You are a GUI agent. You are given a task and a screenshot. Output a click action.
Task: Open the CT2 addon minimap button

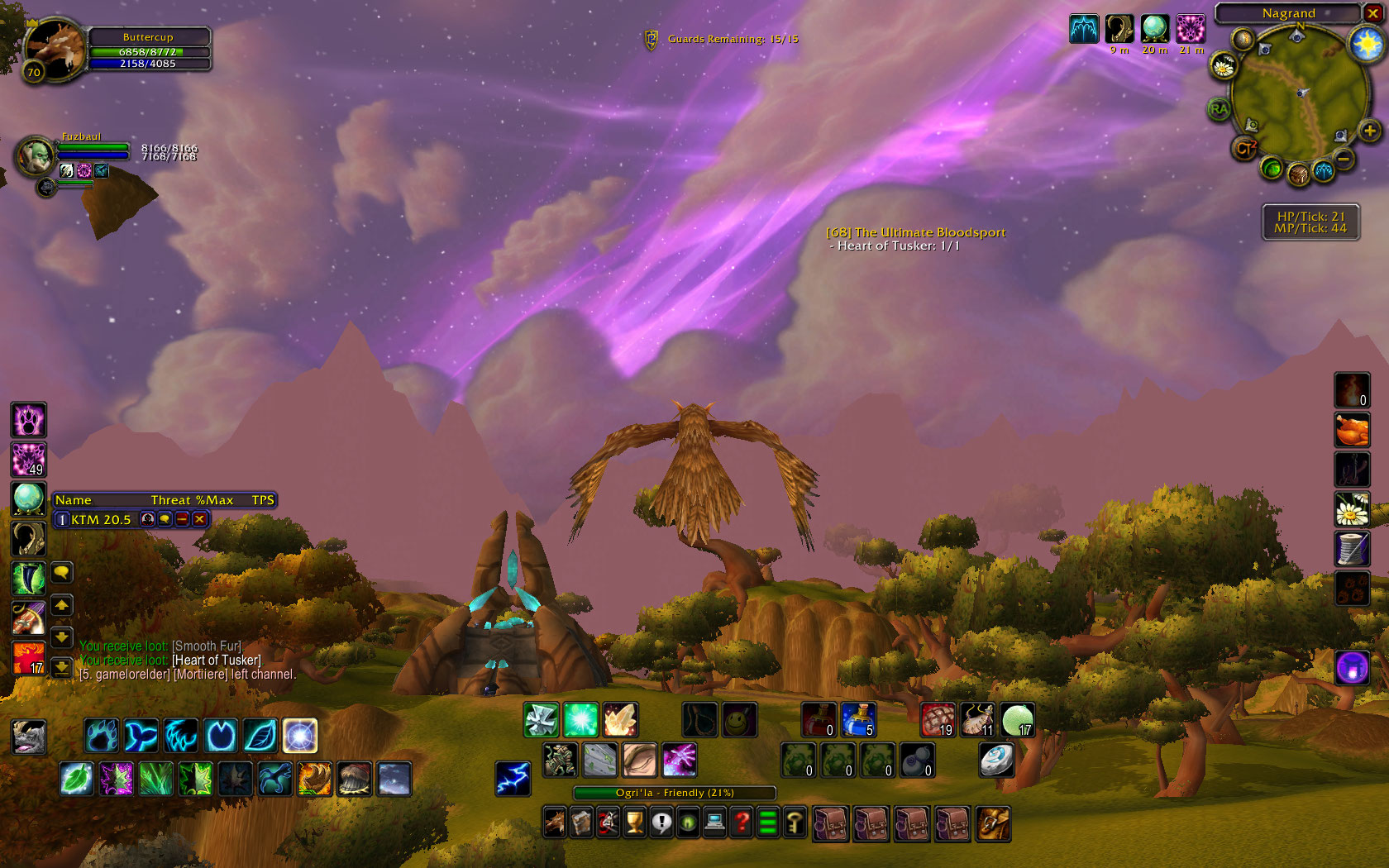click(x=1244, y=148)
